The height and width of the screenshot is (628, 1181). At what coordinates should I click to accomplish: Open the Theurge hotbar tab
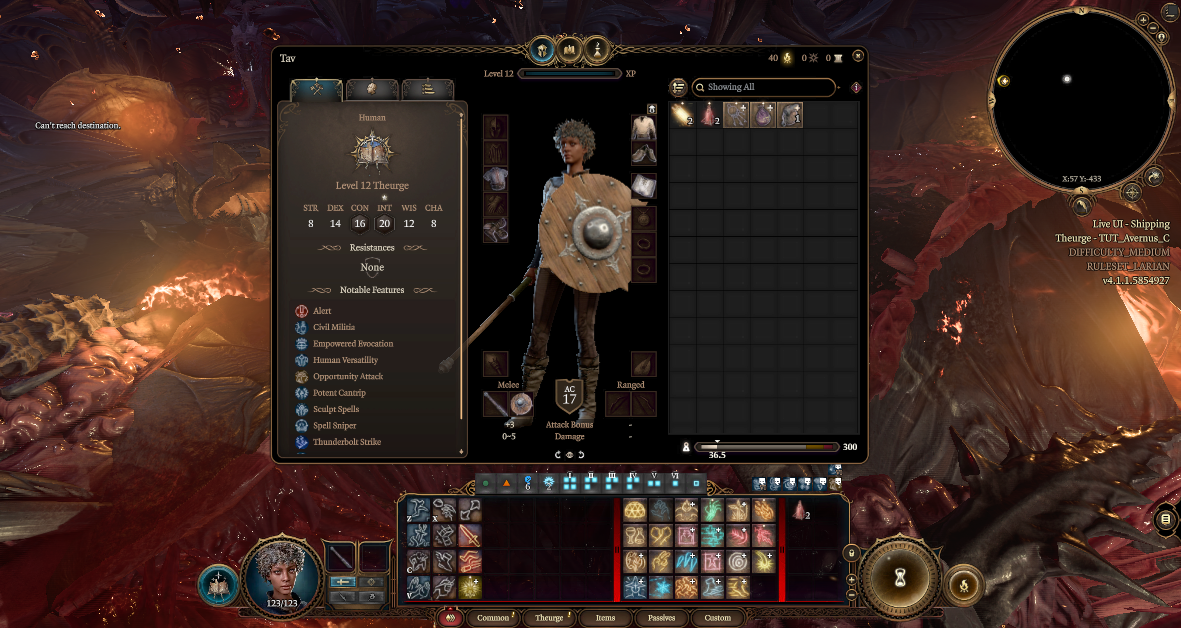coord(549,618)
